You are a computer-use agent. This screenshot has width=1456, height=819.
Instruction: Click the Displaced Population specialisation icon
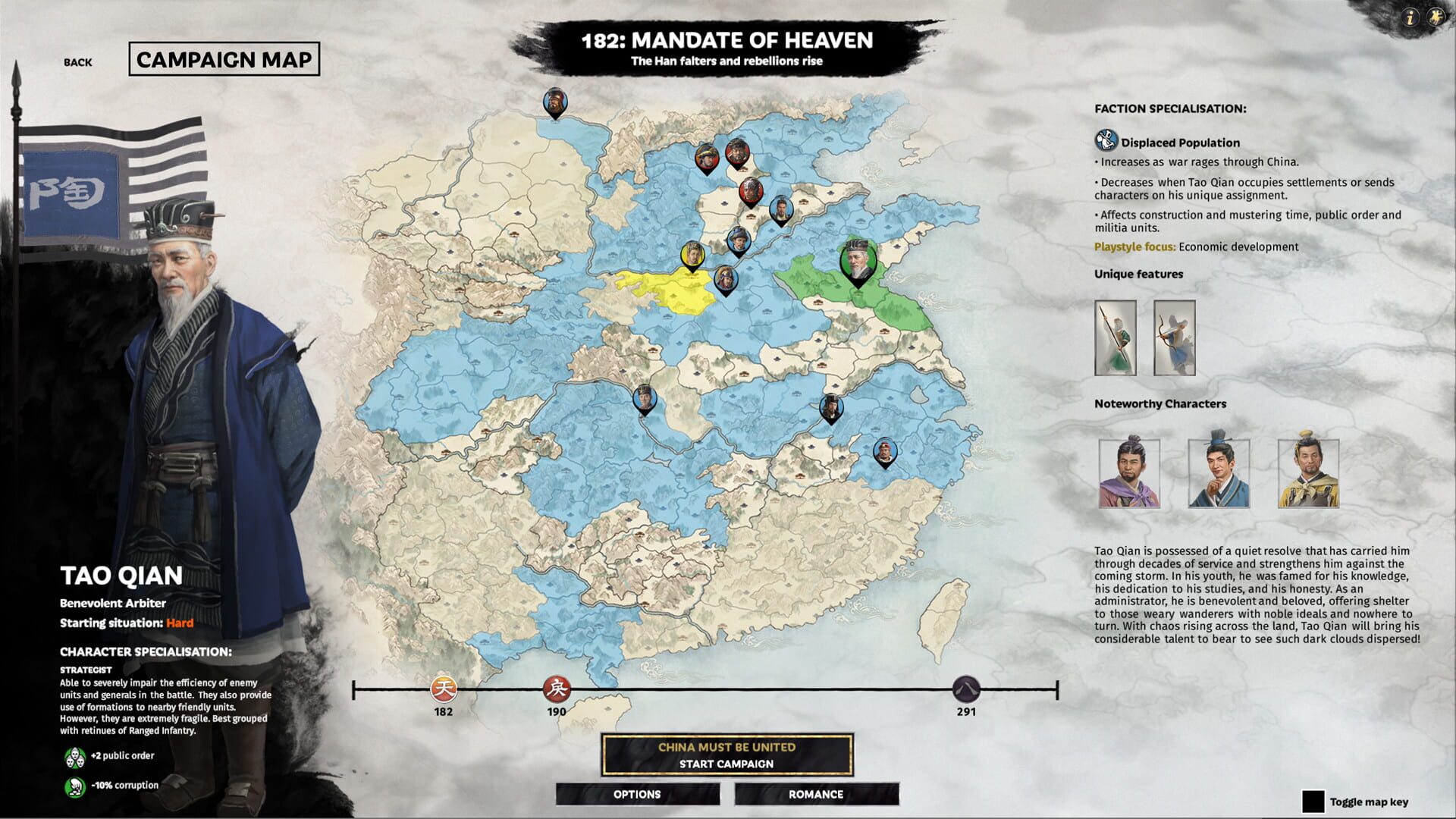[x=1104, y=140]
